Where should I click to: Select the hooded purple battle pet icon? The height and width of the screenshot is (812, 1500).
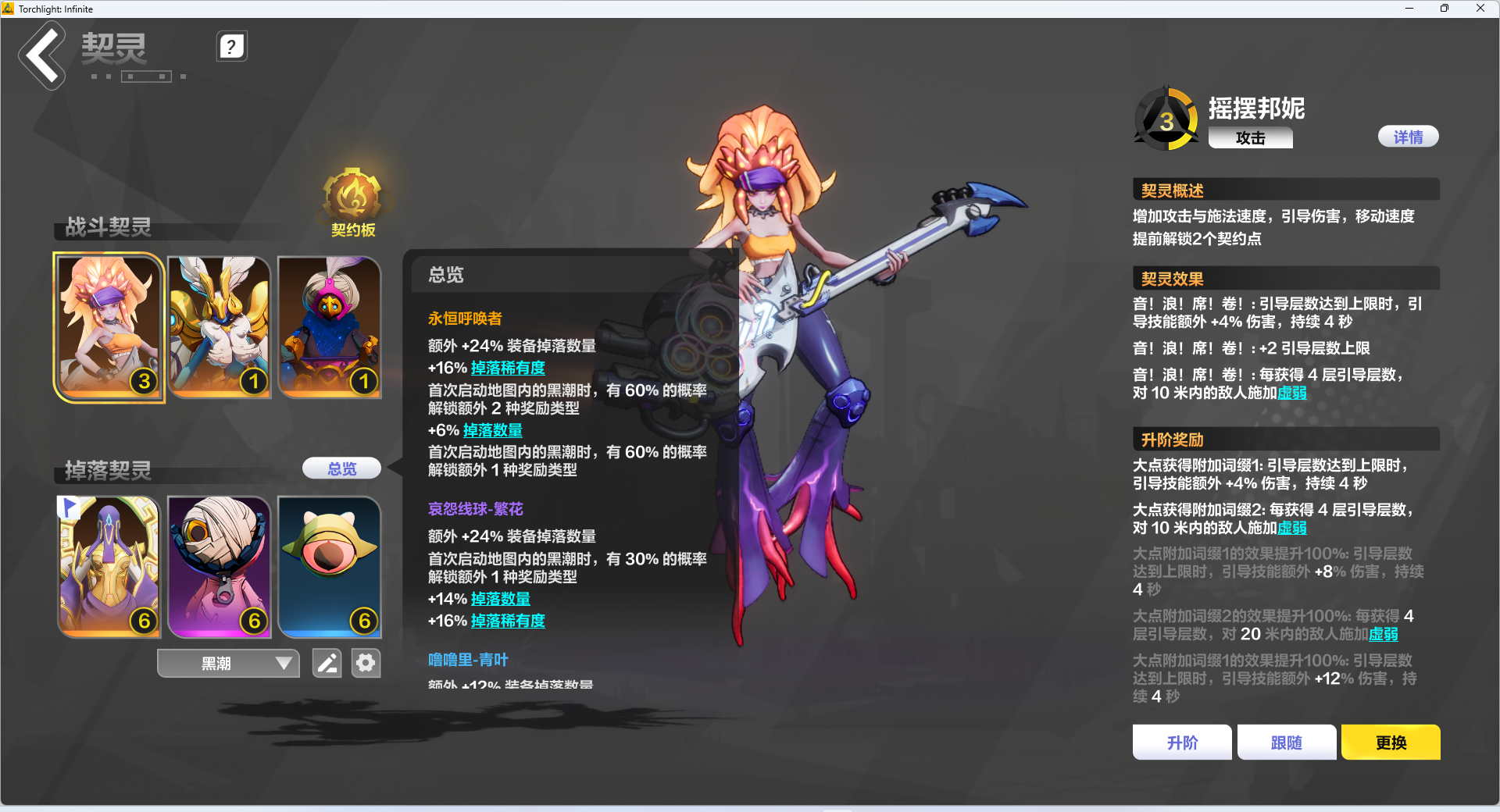tap(329, 326)
